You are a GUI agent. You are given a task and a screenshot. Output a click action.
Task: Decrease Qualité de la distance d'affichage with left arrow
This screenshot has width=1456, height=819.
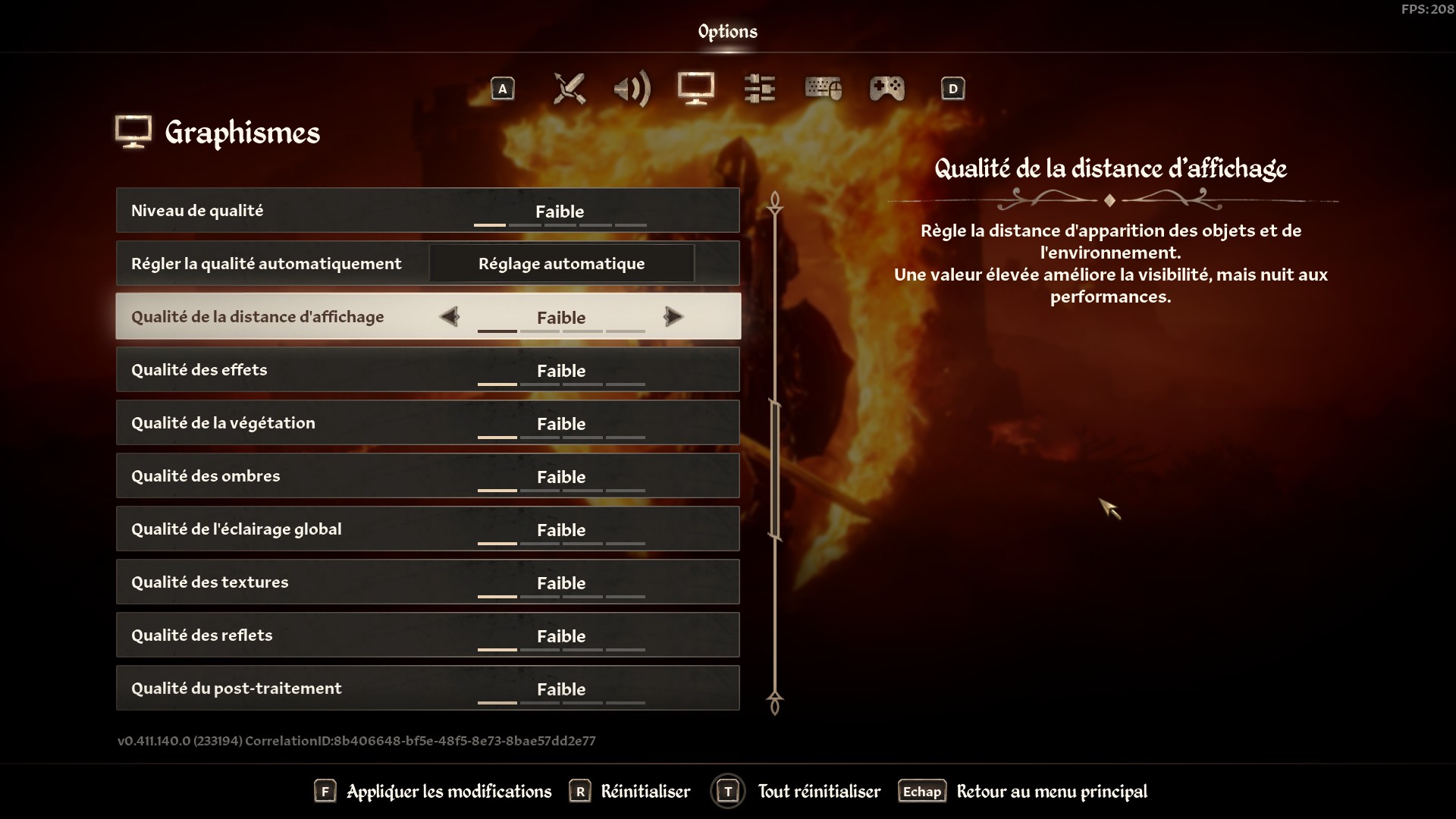[x=450, y=317]
